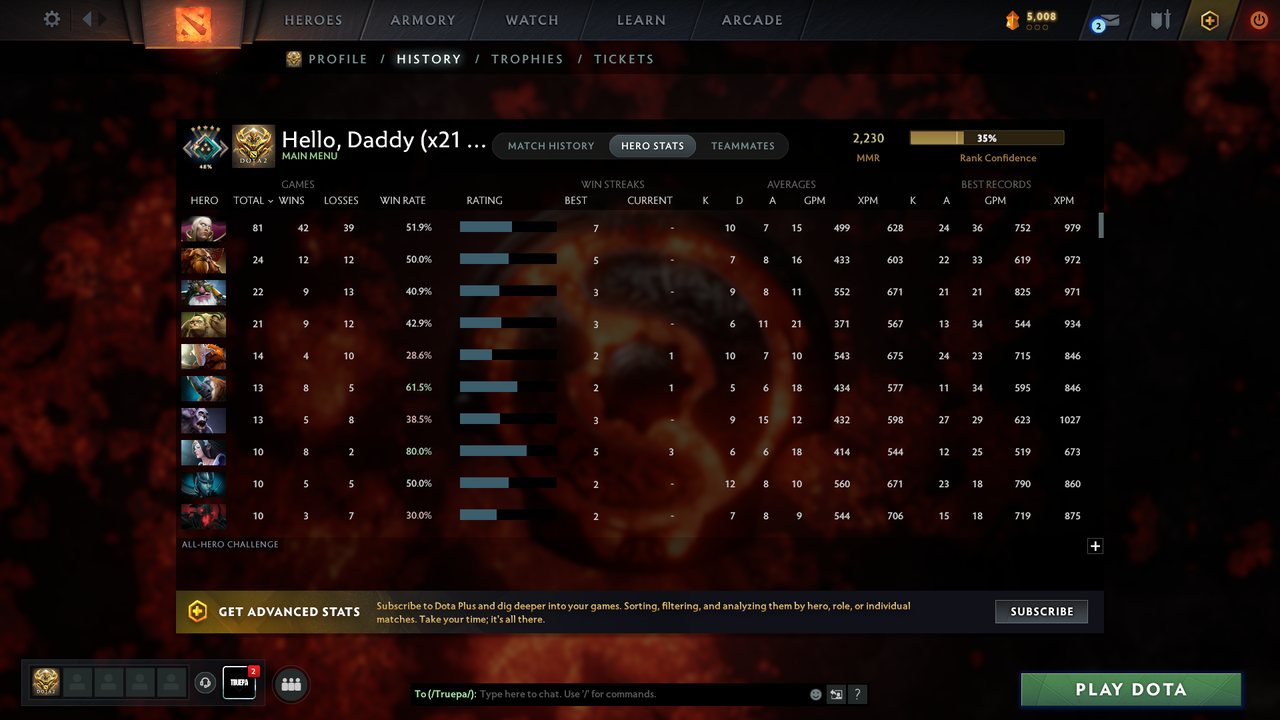Image resolution: width=1280 pixels, height=720 pixels.
Task: Open the mail notifications envelope icon
Action: [x=1104, y=19]
